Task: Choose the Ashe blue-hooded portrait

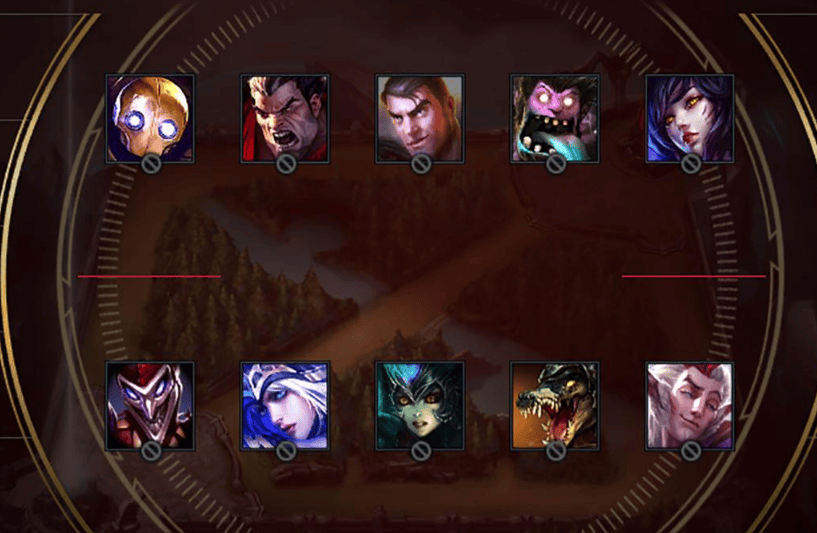Action: pyautogui.click(x=285, y=405)
